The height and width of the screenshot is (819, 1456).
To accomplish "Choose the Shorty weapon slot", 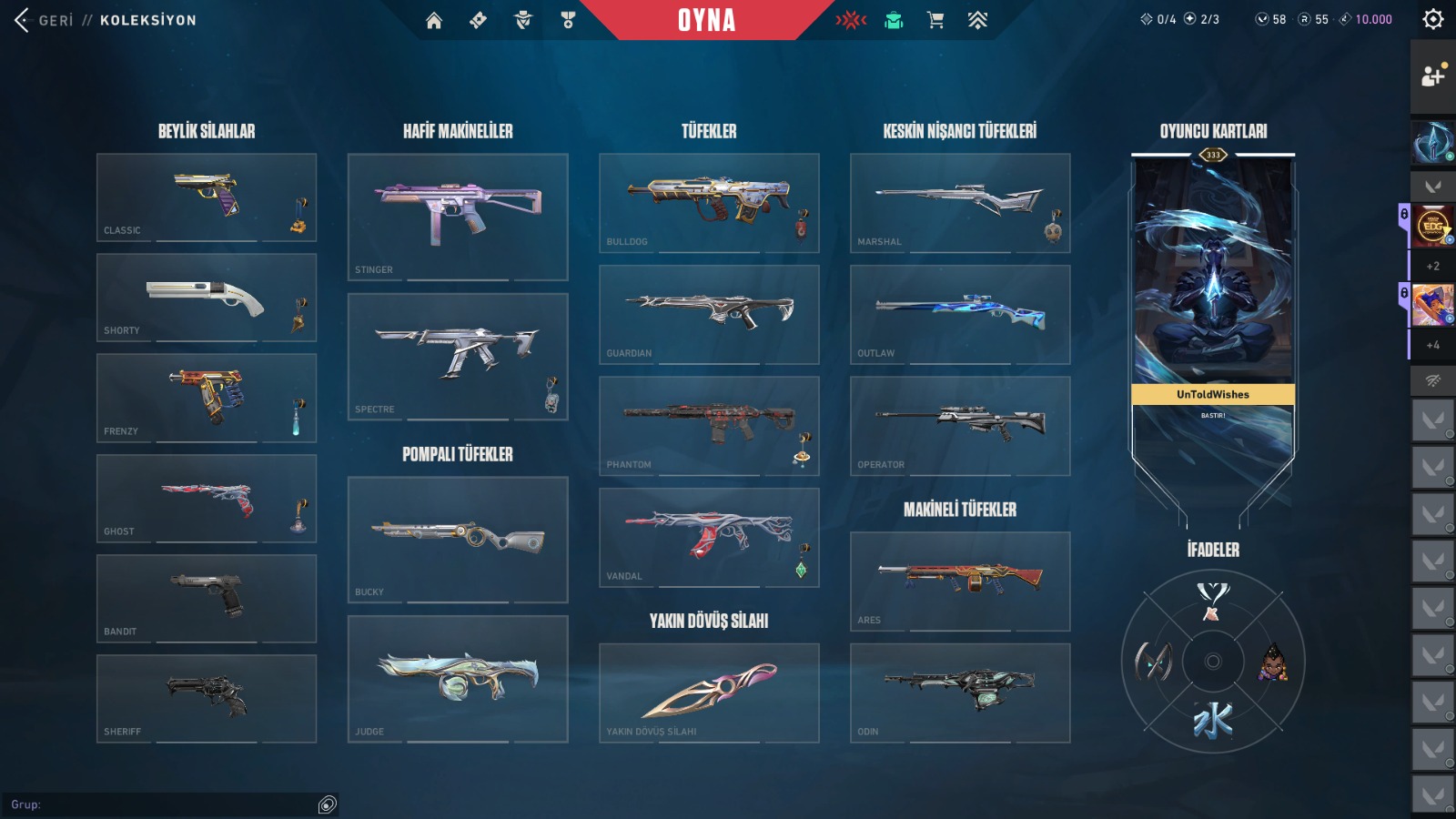I will coord(207,298).
